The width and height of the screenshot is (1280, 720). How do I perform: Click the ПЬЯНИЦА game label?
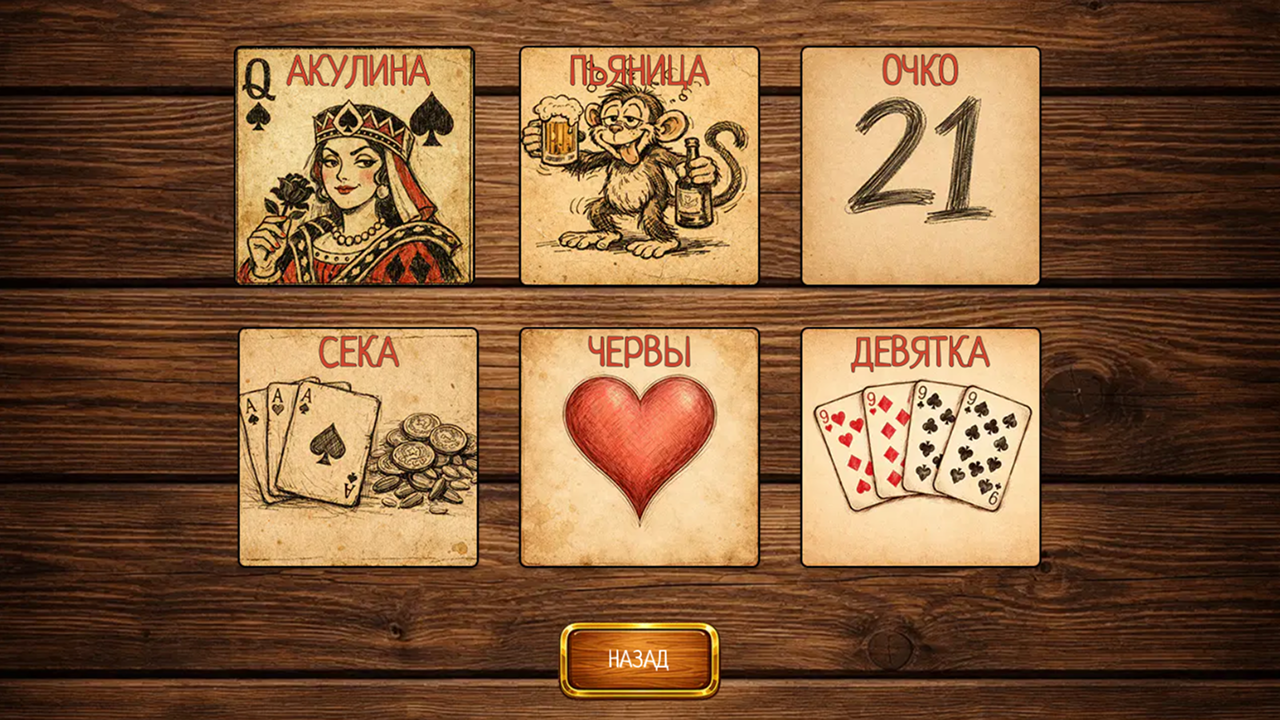point(637,68)
